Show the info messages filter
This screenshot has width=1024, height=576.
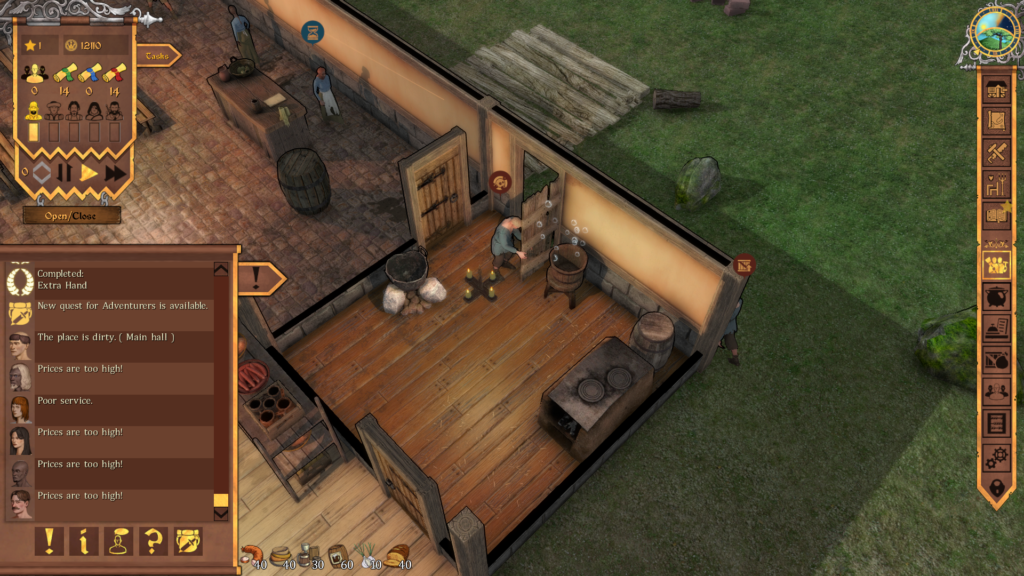(x=83, y=541)
